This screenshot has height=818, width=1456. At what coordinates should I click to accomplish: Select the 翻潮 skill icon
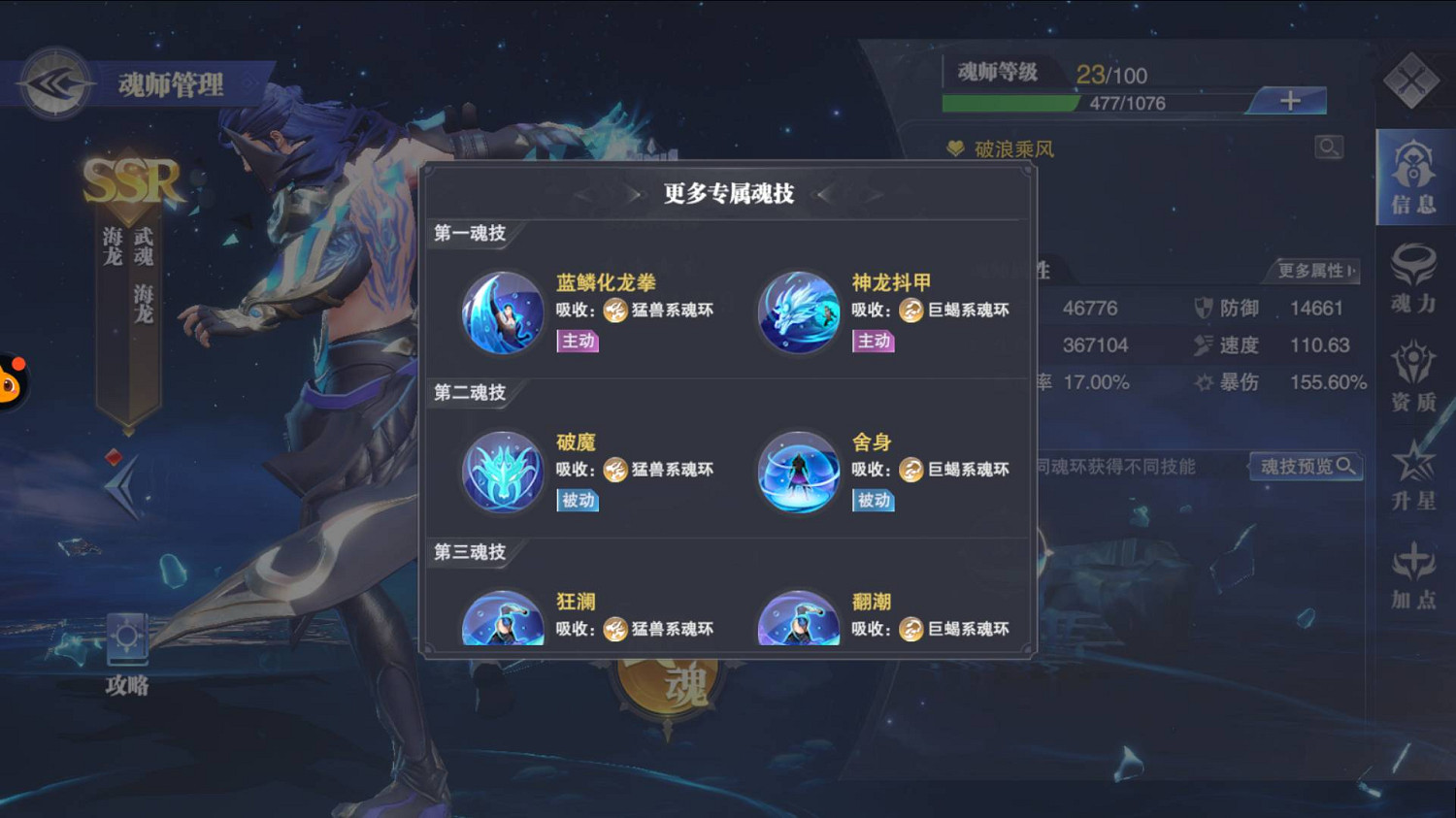pos(798,621)
